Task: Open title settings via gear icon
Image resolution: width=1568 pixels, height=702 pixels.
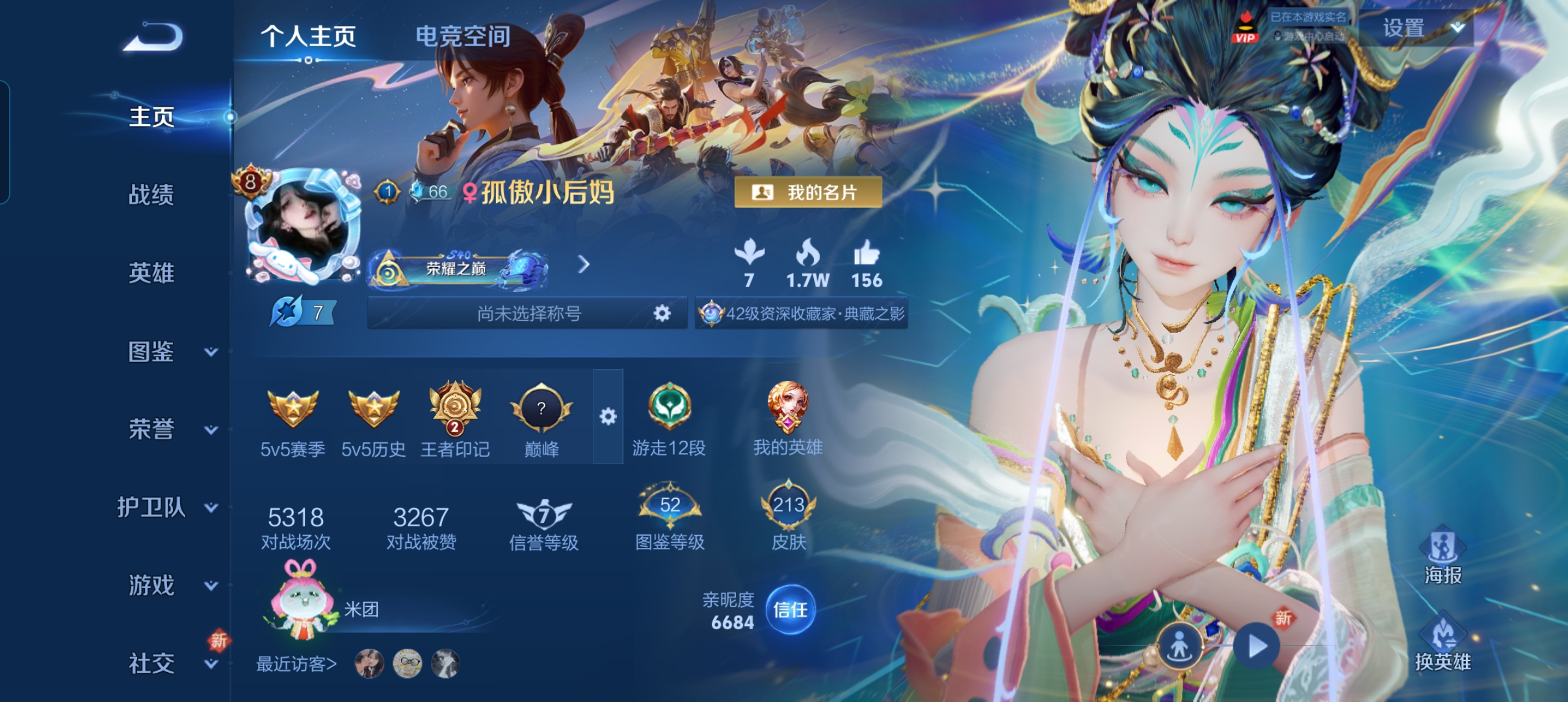Action: [662, 313]
